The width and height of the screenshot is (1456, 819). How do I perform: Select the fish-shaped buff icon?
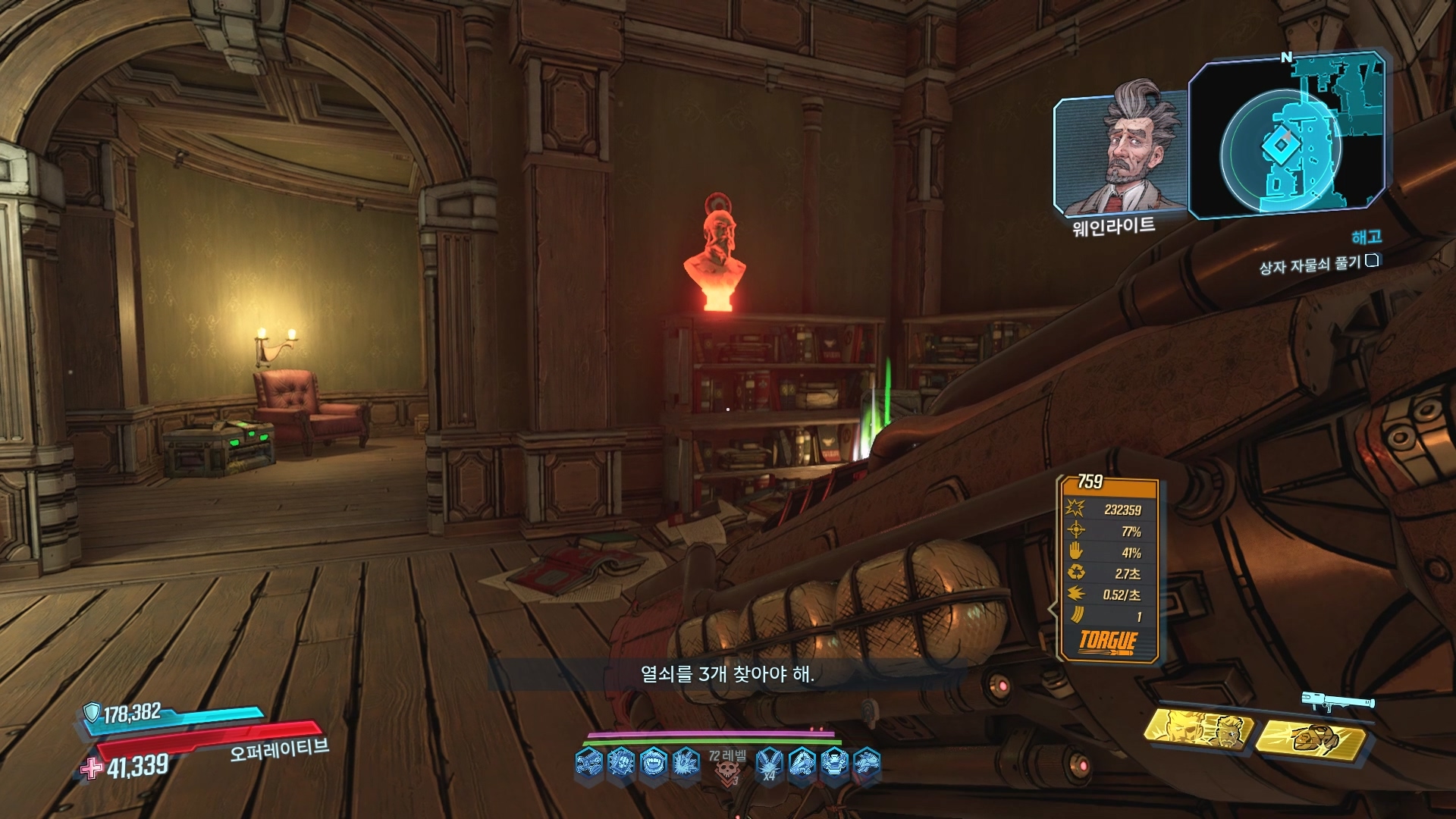point(867,761)
